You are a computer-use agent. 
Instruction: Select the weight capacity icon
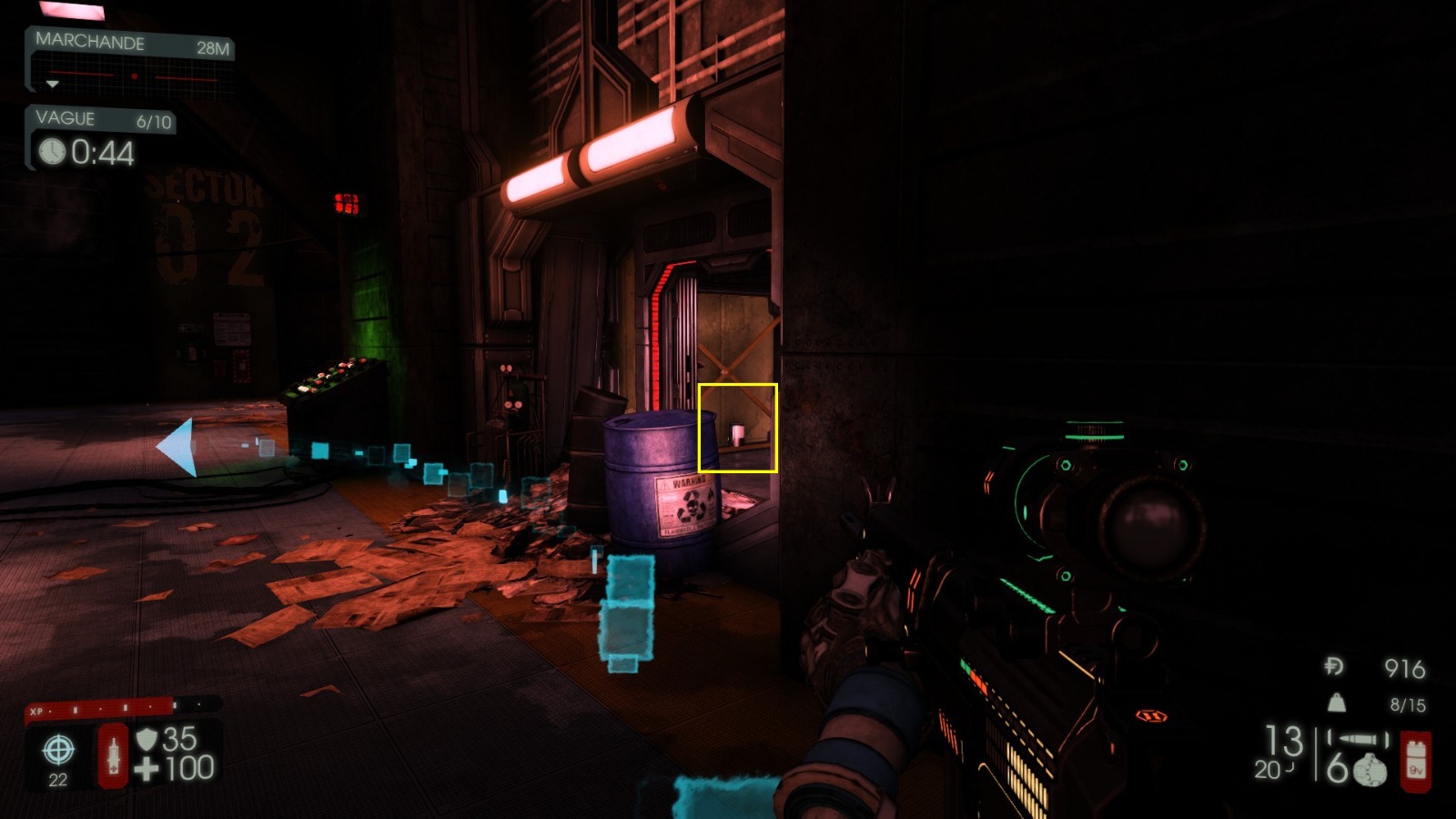click(1336, 702)
